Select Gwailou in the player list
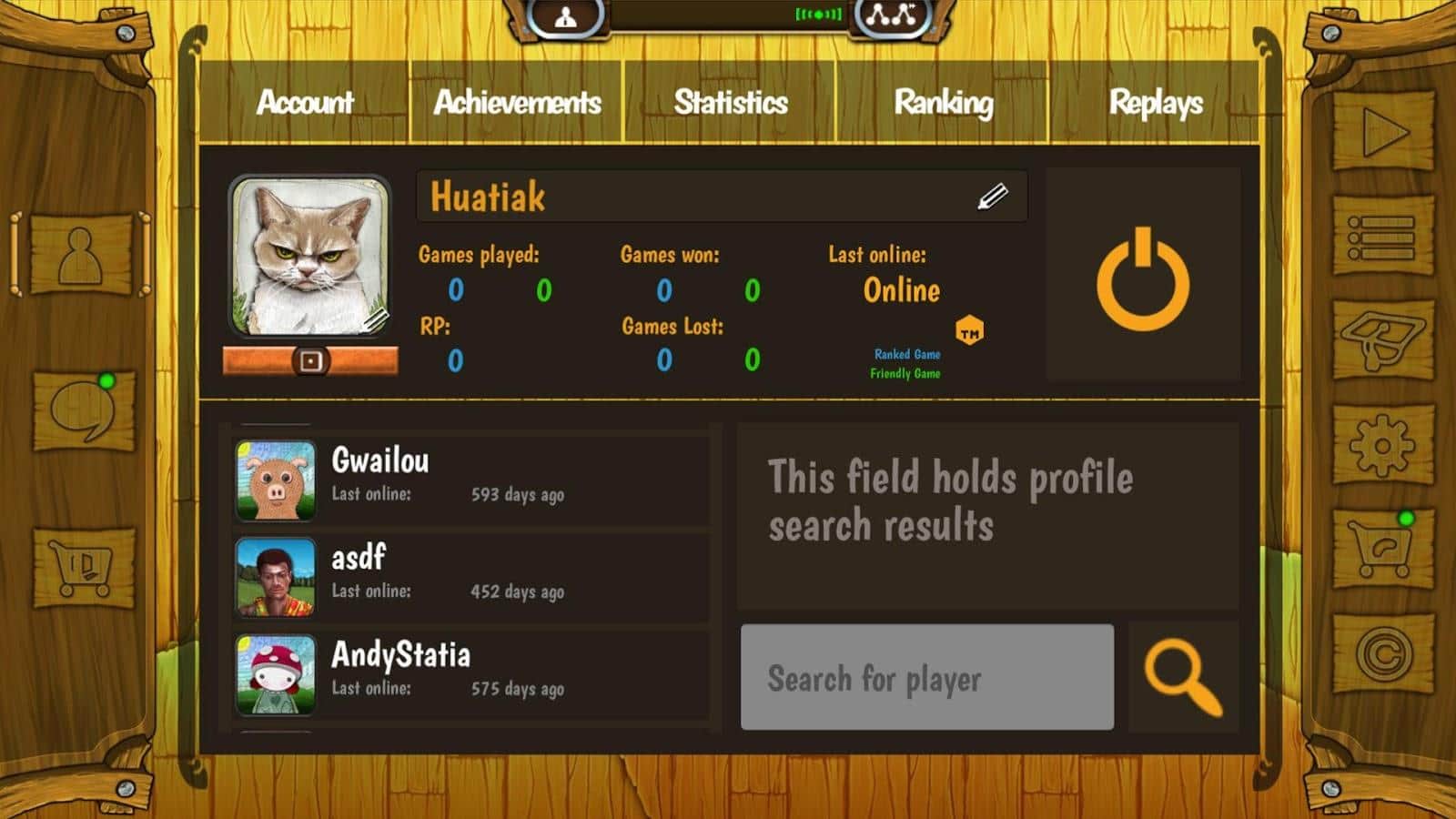 tap(471, 479)
